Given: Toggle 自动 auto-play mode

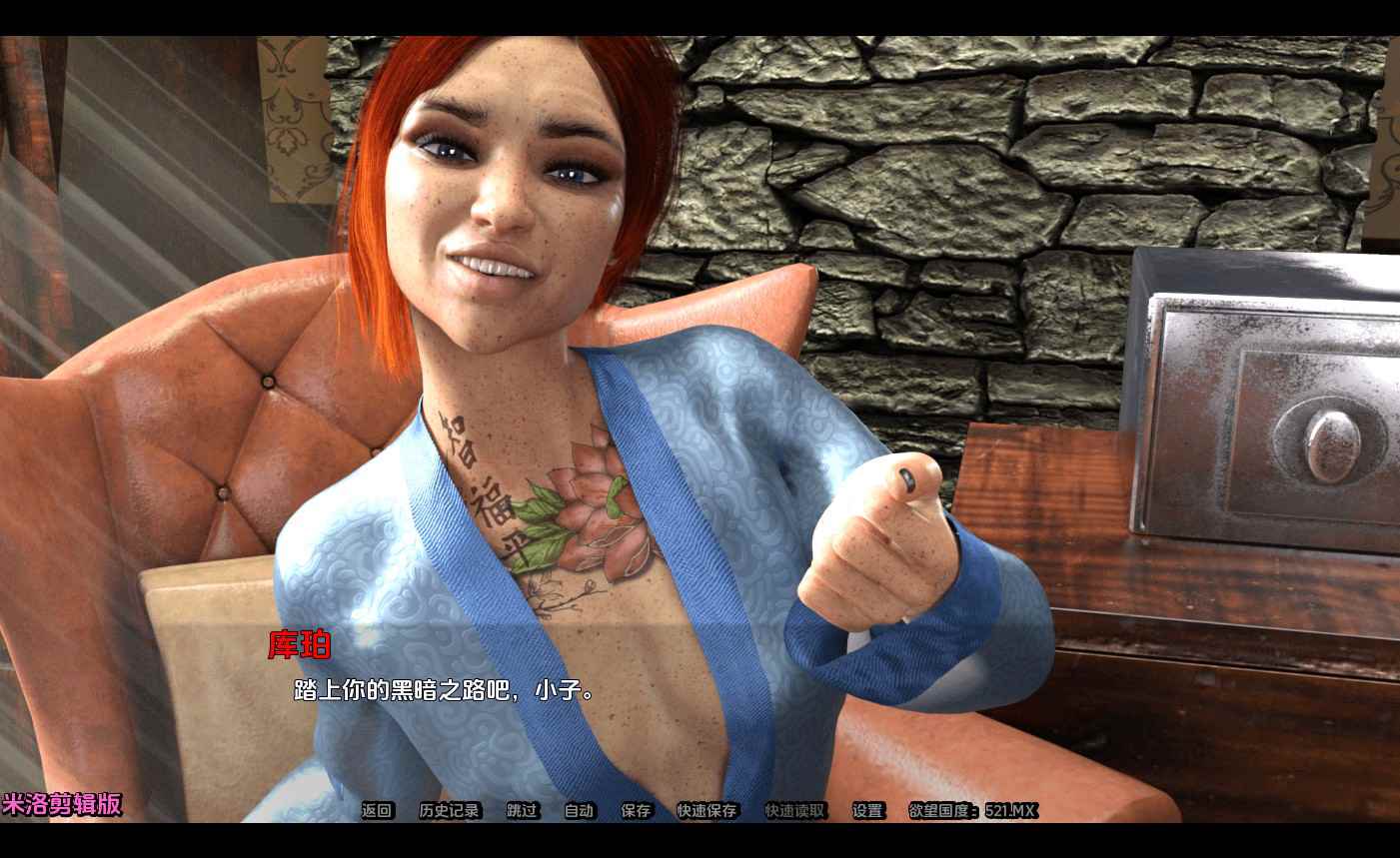Looking at the screenshot, I should 578,811.
